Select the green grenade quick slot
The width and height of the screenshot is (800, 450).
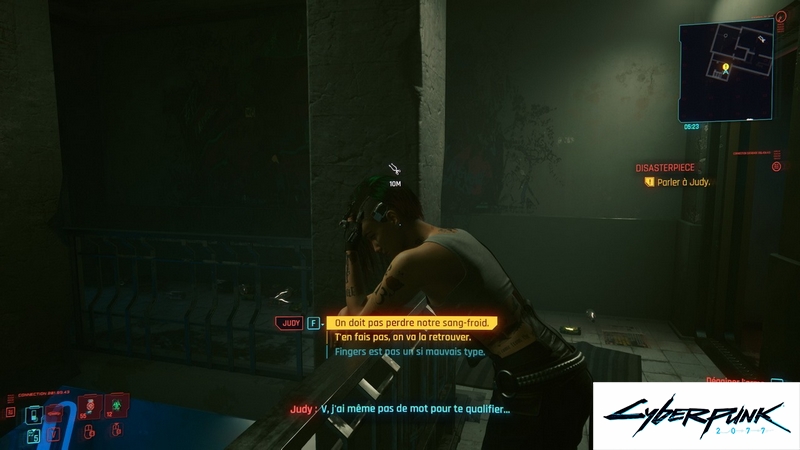click(x=116, y=404)
